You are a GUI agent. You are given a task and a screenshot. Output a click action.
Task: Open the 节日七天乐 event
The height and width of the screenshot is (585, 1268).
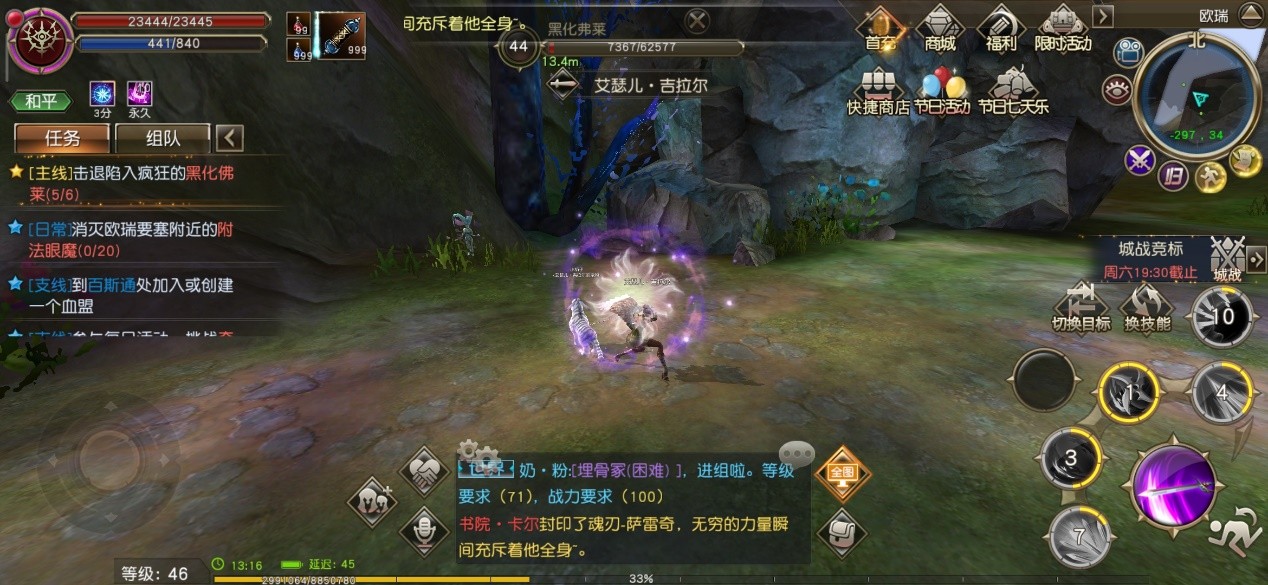point(1013,90)
